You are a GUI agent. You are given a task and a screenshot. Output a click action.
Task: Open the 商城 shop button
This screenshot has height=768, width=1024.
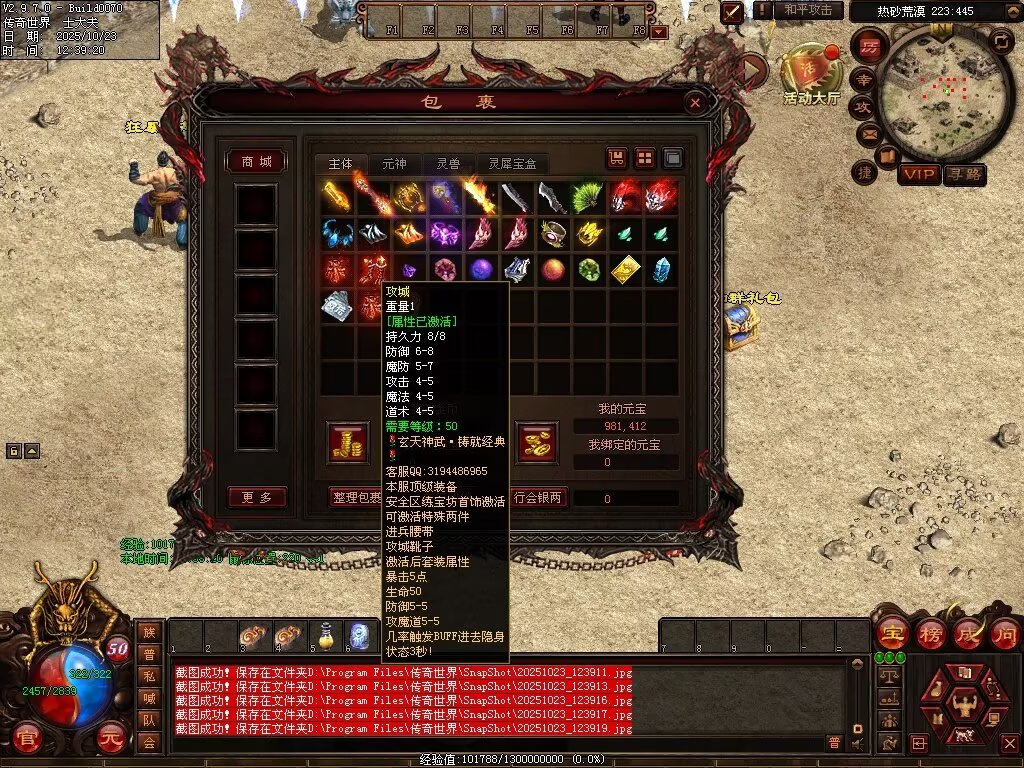(256, 162)
